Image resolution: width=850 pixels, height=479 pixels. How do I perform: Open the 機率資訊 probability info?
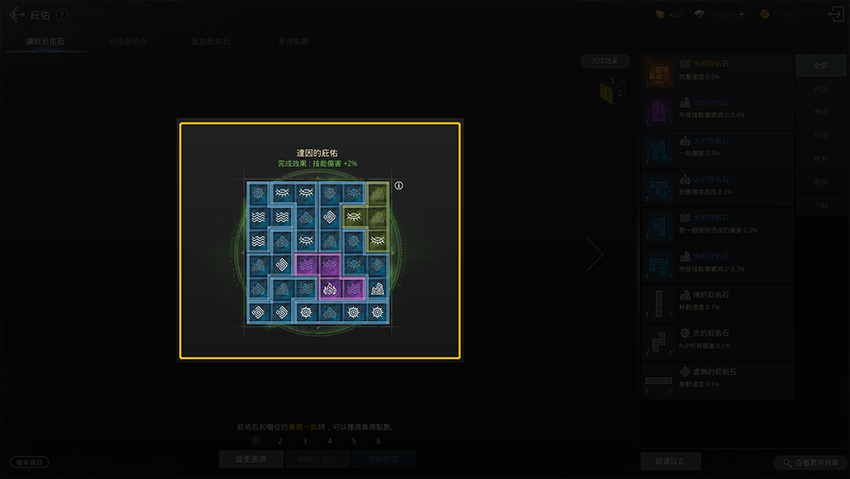tap(29, 462)
